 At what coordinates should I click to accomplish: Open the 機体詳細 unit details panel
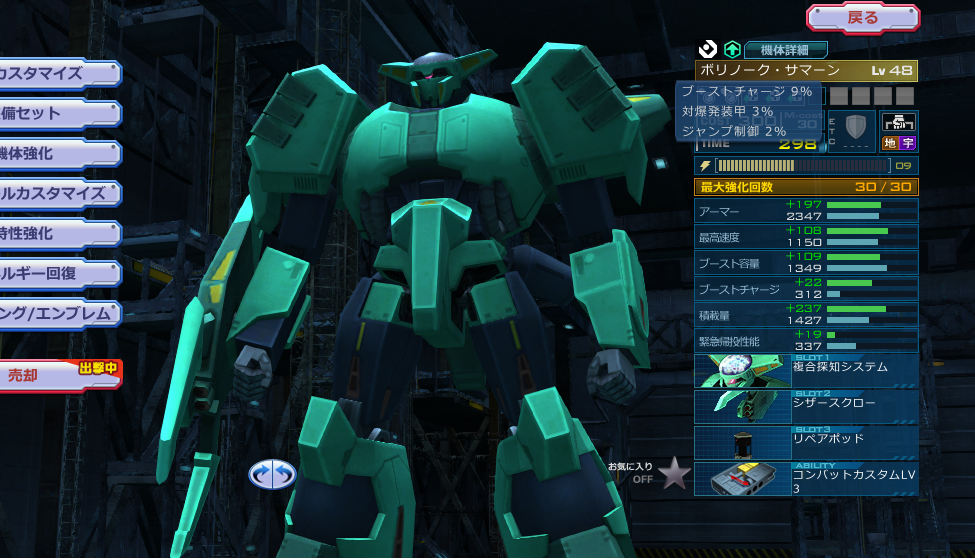click(x=785, y=49)
